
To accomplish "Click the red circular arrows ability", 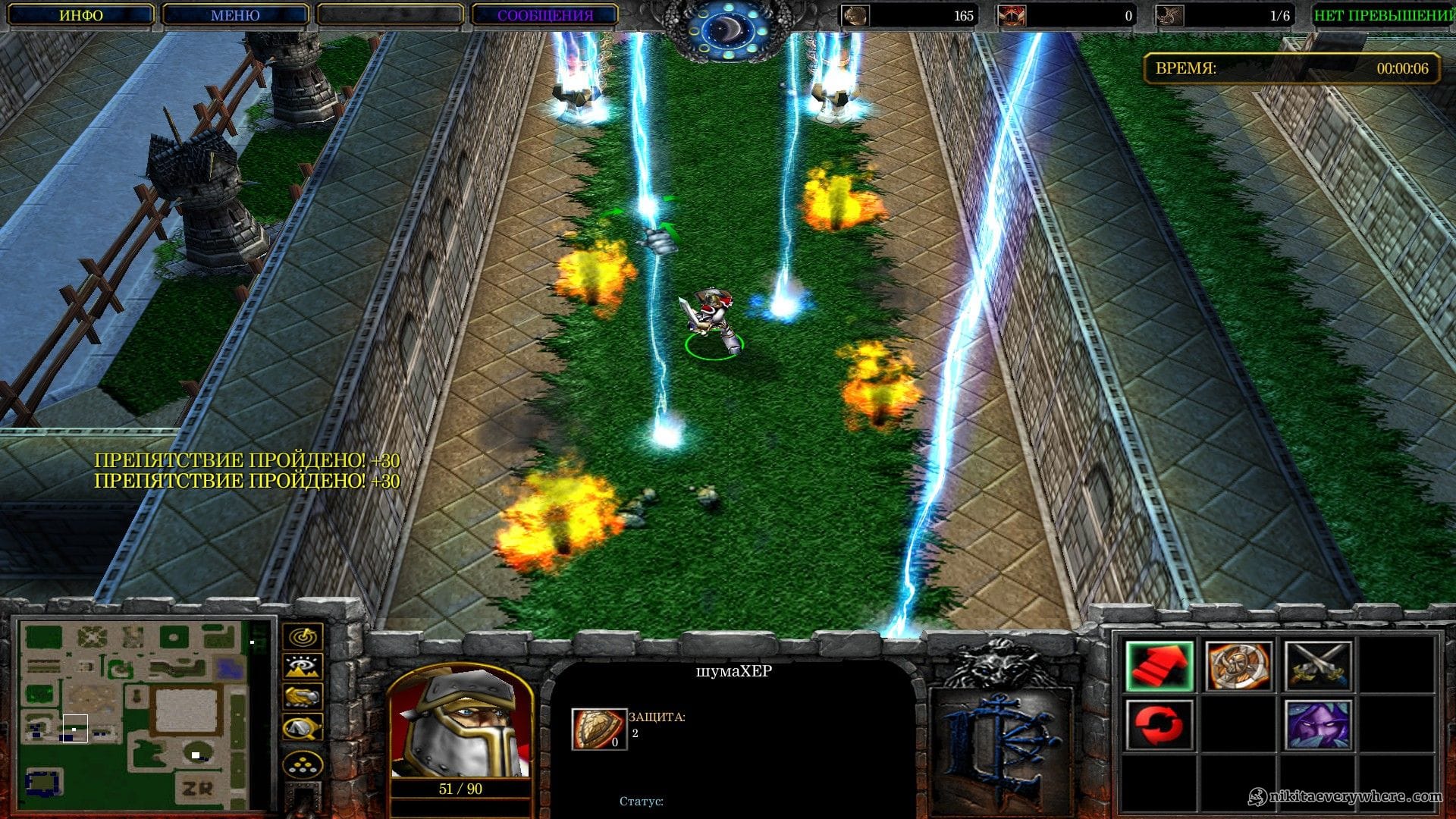I will click(x=1159, y=725).
